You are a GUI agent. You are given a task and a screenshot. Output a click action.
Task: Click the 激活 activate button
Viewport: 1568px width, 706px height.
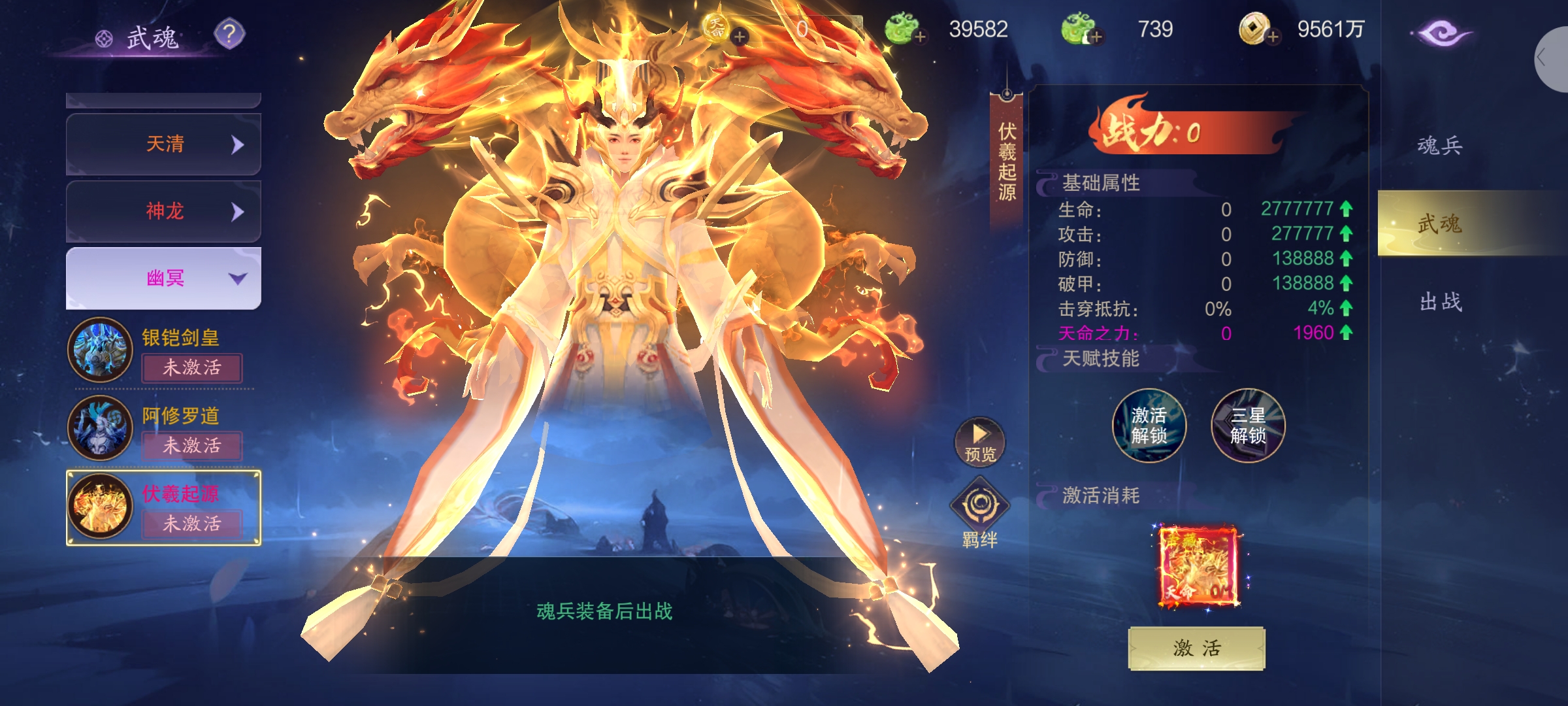click(1196, 648)
